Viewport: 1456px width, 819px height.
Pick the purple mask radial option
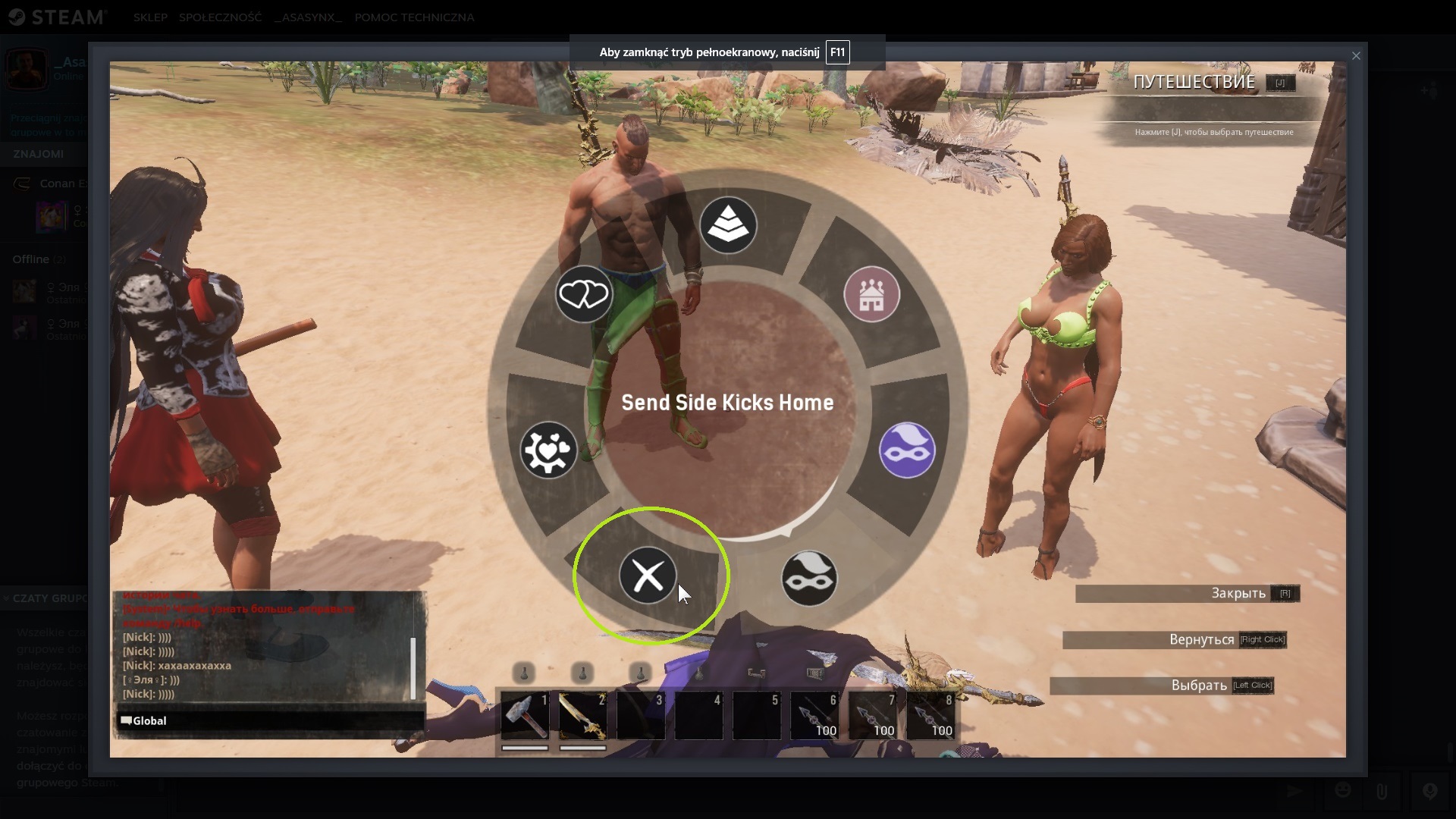click(907, 450)
